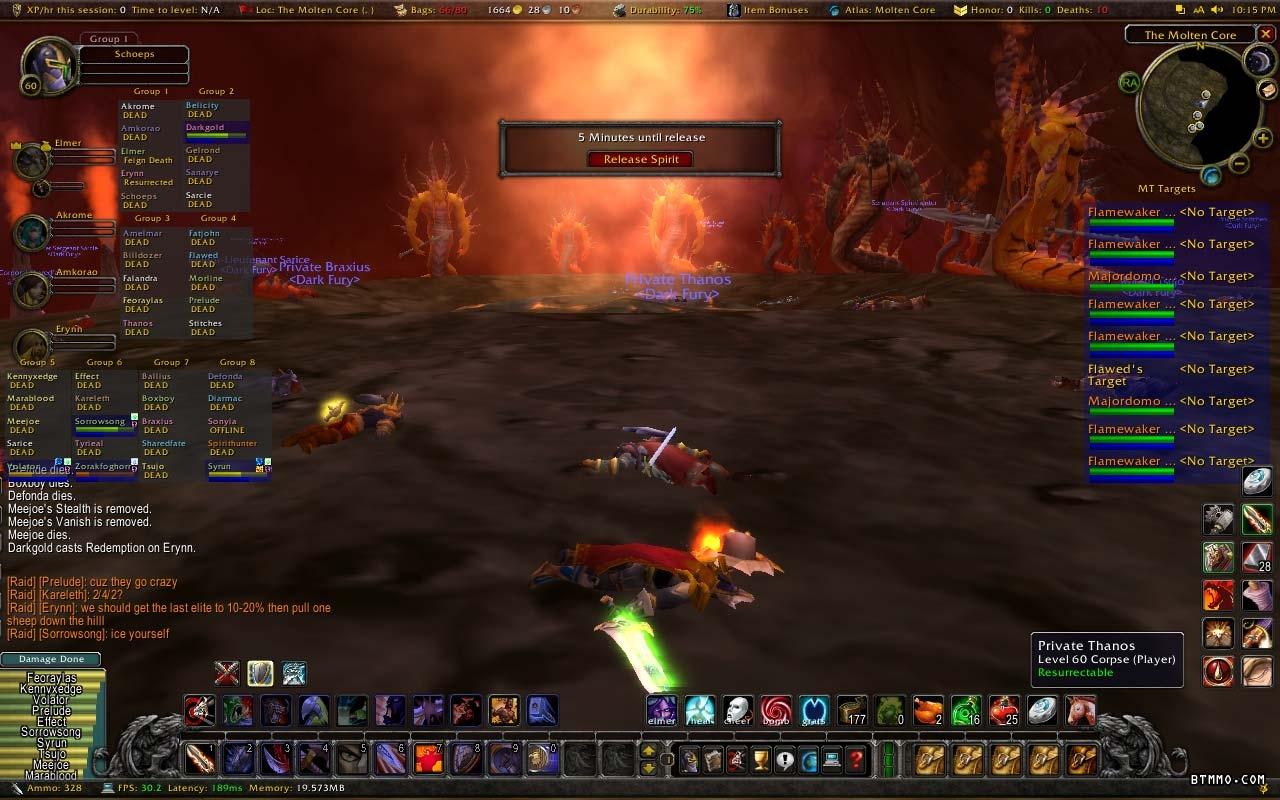Open the red question mark help button

[856, 760]
